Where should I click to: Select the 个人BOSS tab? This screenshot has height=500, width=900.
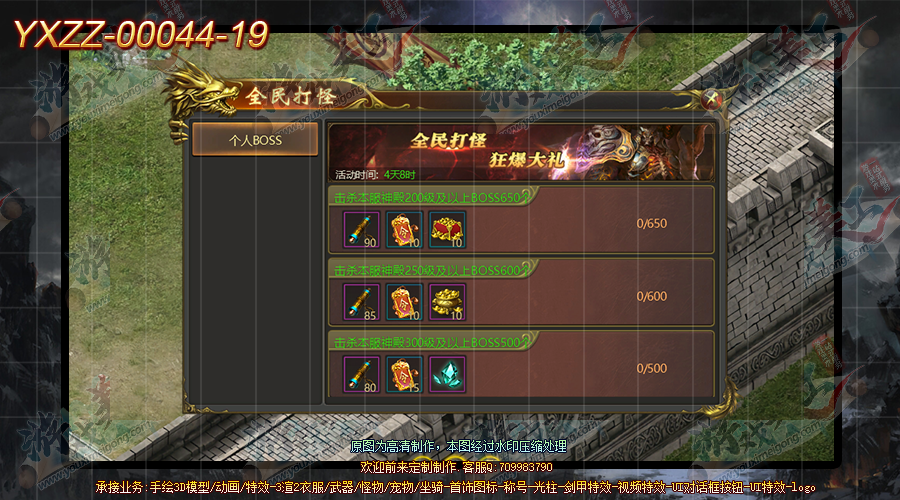pyautogui.click(x=255, y=140)
